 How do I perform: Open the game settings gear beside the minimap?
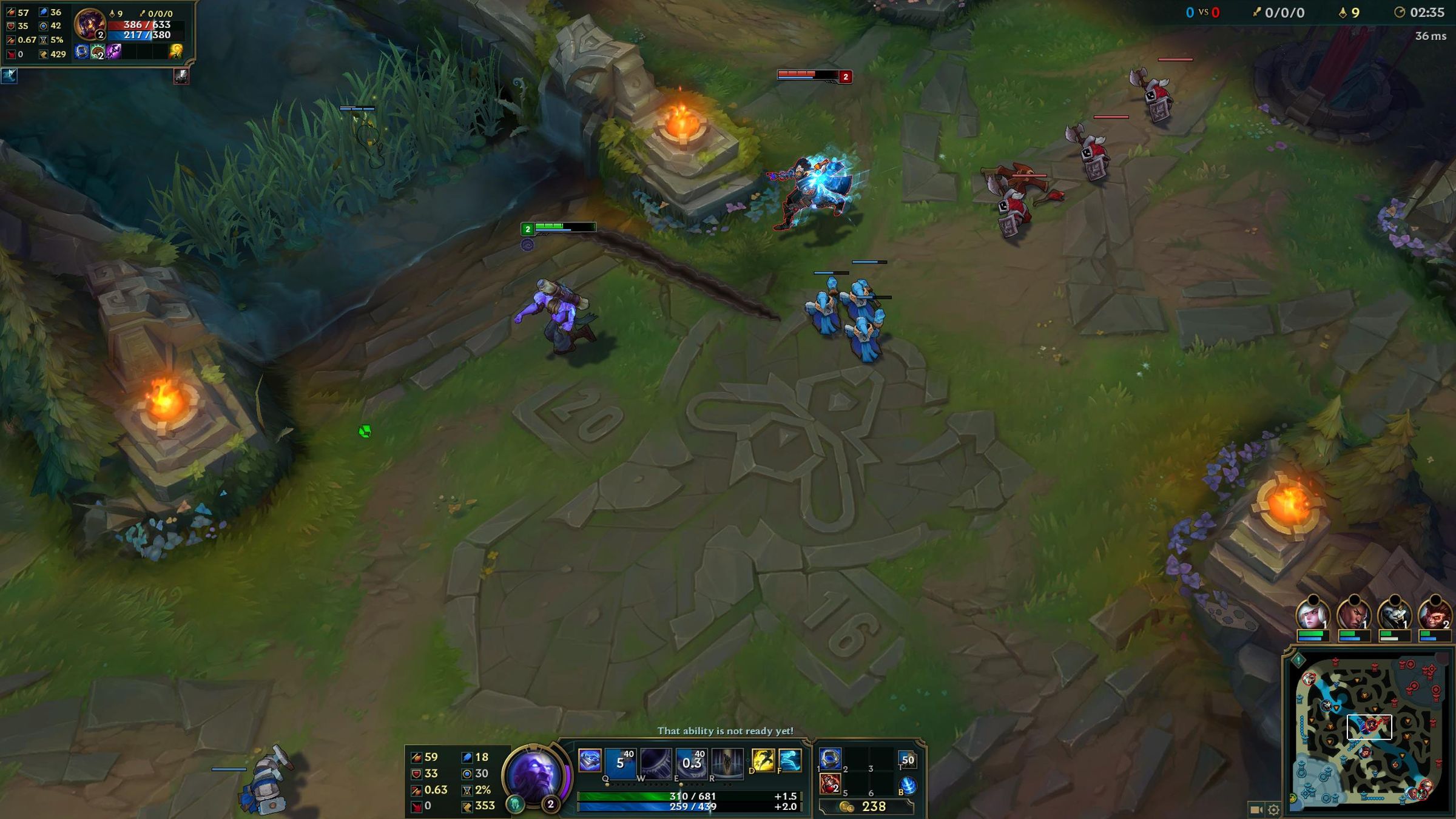point(1273,809)
